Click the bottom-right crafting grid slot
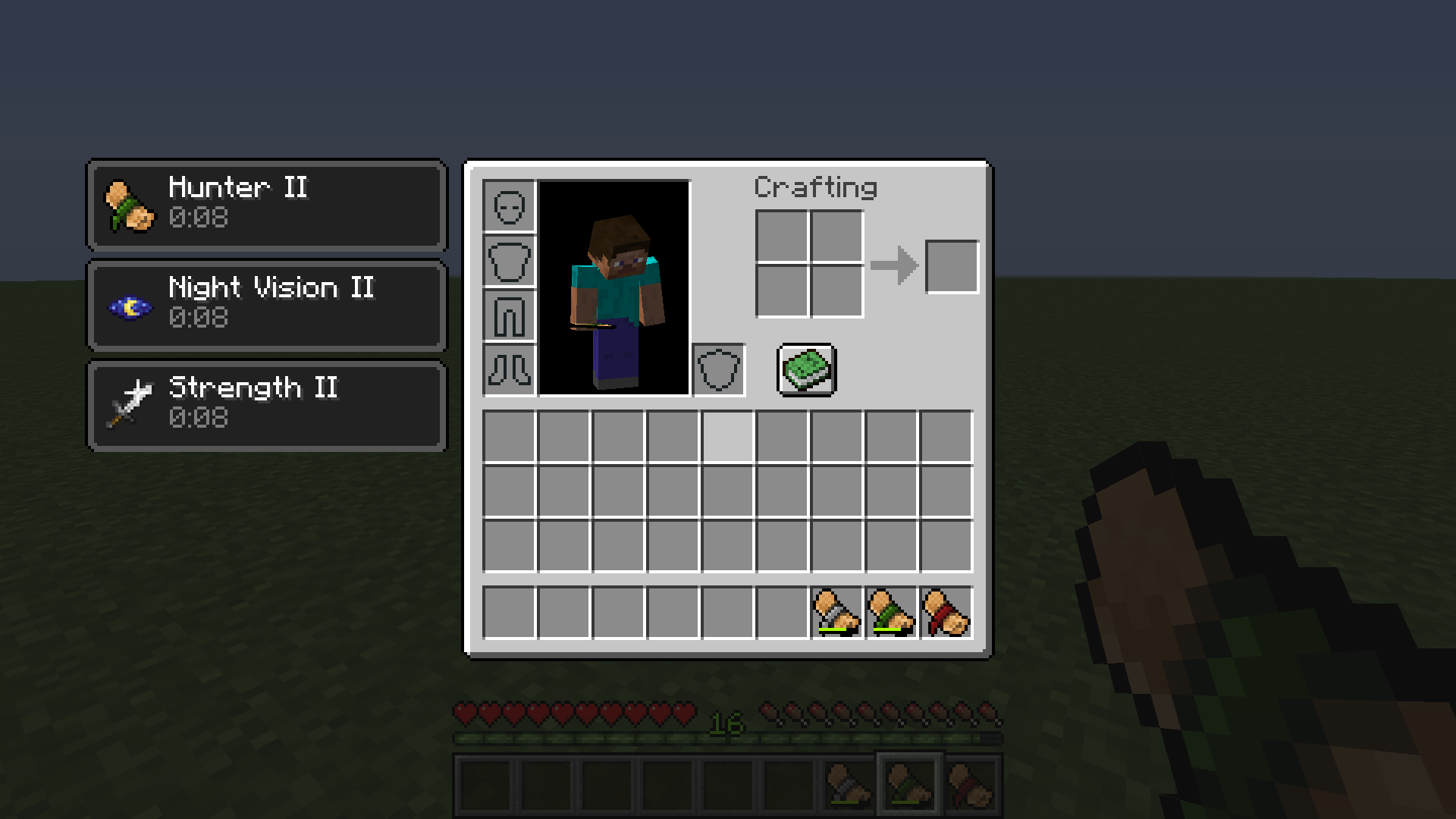Viewport: 1456px width, 819px height. pos(836,293)
